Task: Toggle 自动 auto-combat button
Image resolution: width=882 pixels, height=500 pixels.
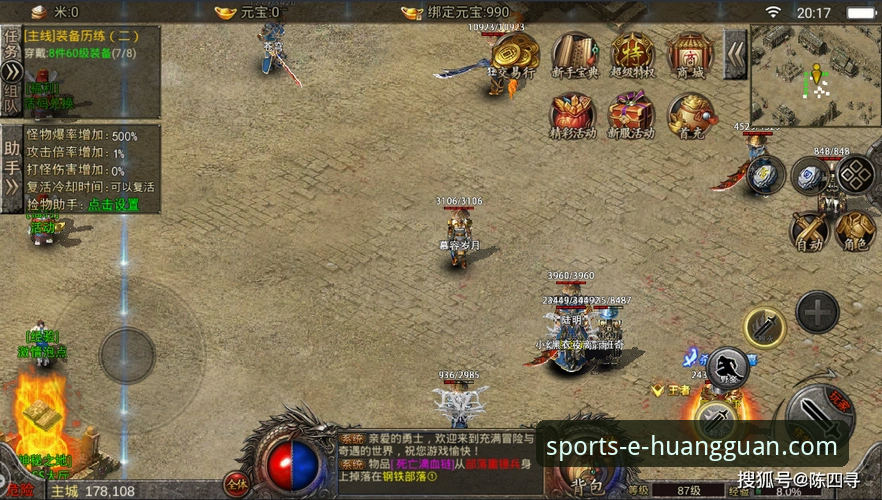Action: (x=808, y=231)
